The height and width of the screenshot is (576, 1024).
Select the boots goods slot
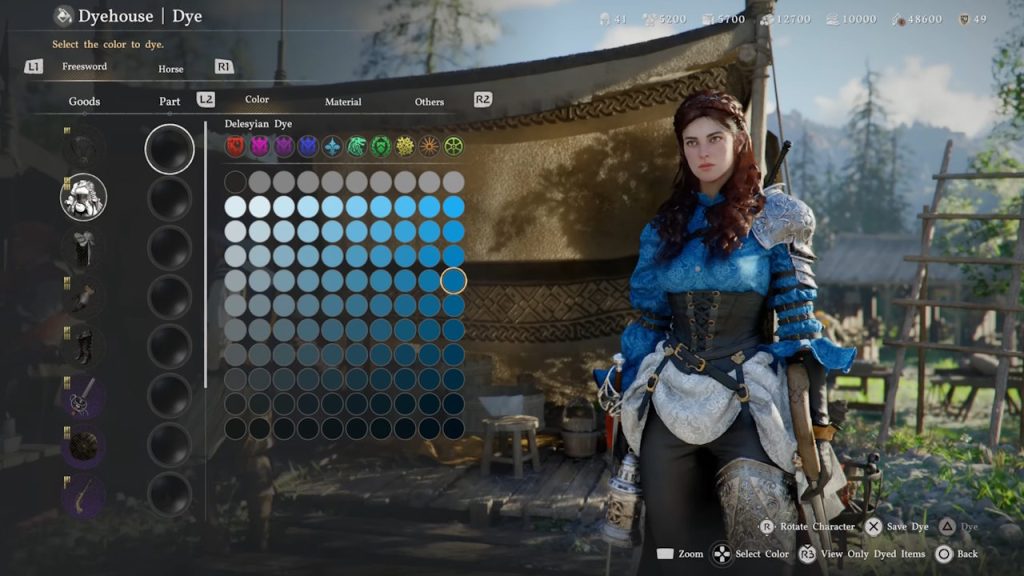(84, 345)
